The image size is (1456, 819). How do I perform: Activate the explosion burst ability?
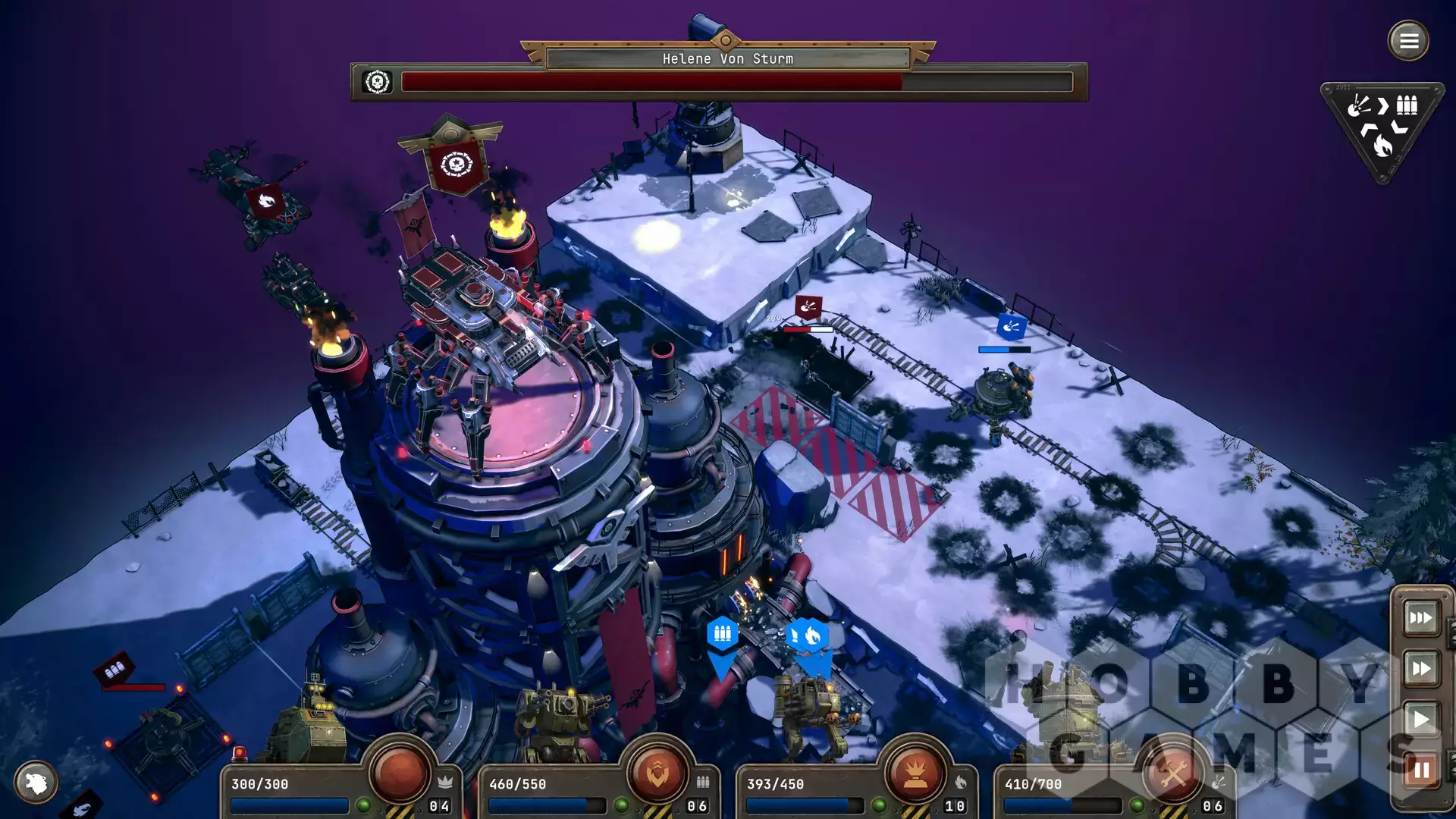(915, 772)
